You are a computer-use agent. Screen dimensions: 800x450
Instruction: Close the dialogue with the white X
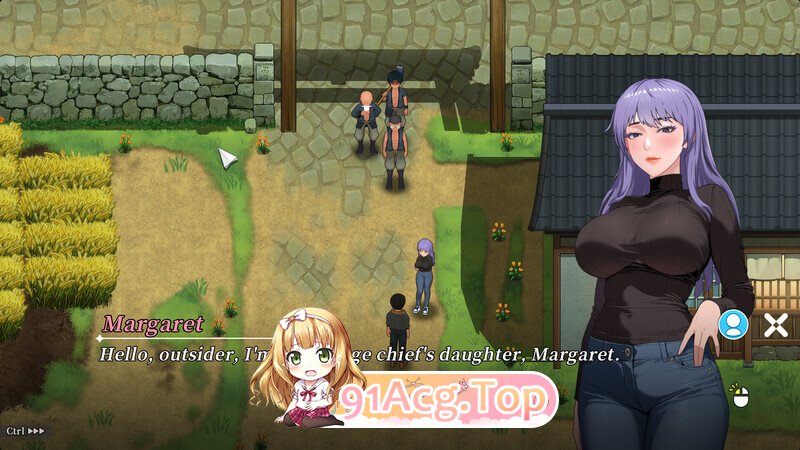(776, 324)
